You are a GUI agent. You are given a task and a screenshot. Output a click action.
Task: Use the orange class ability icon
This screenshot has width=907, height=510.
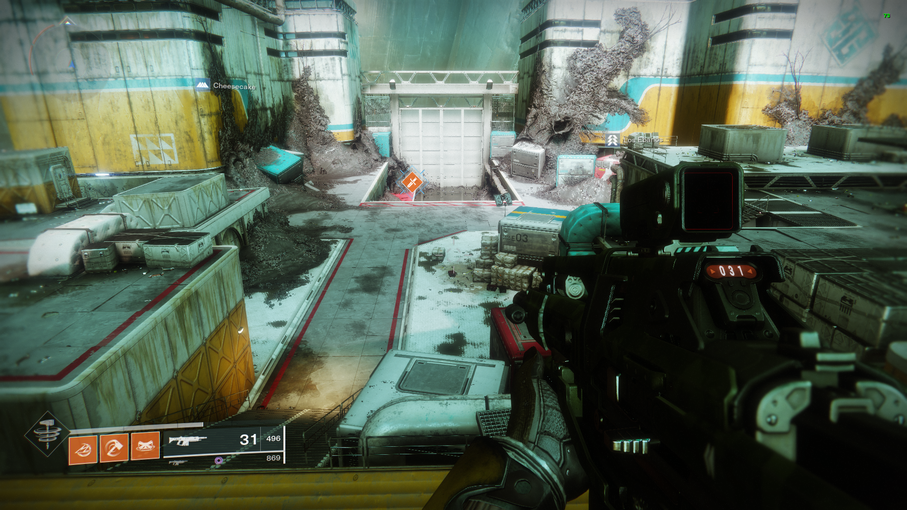click(145, 446)
